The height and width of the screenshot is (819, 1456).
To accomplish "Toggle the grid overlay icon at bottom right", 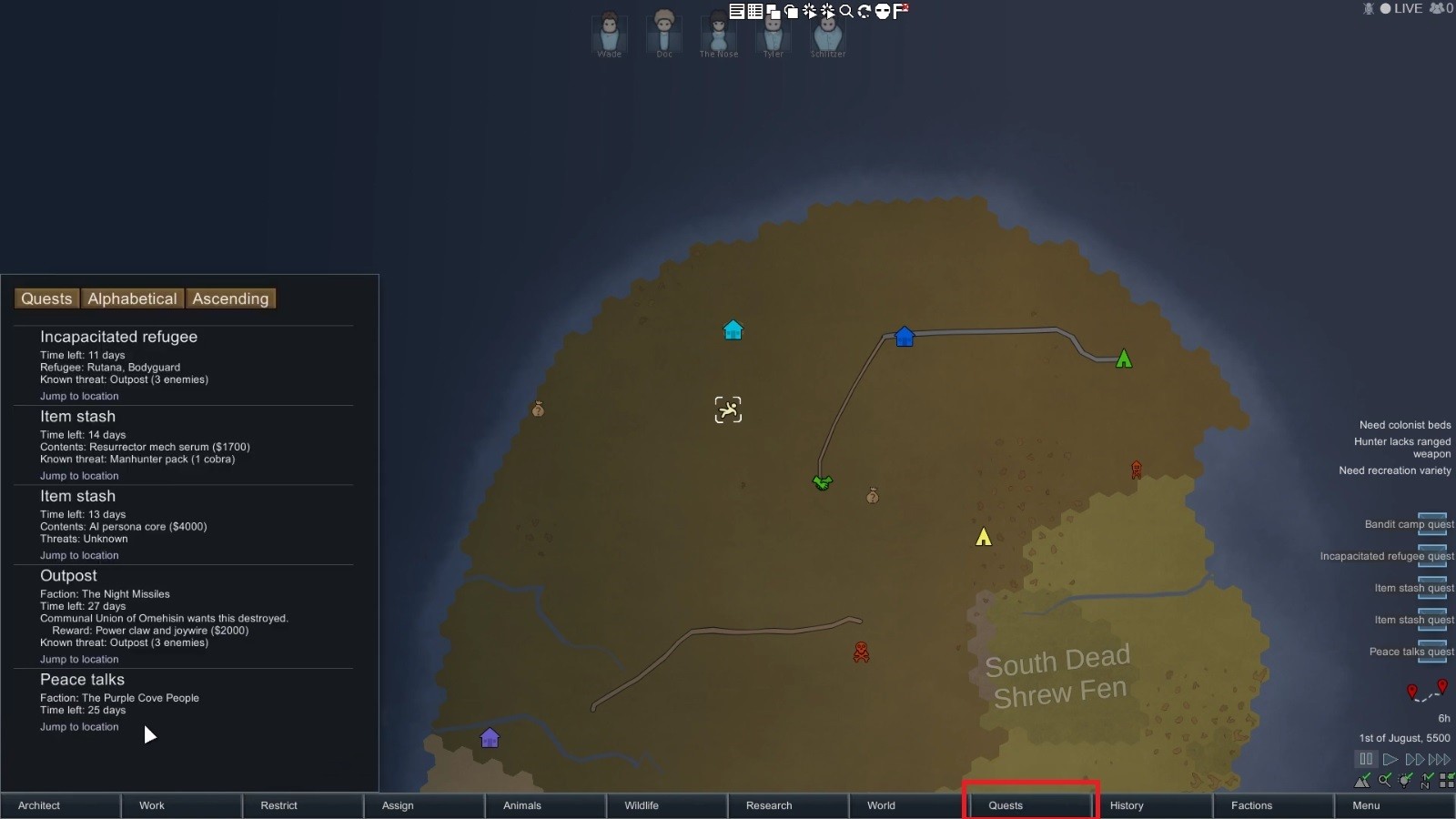I will (x=1447, y=780).
